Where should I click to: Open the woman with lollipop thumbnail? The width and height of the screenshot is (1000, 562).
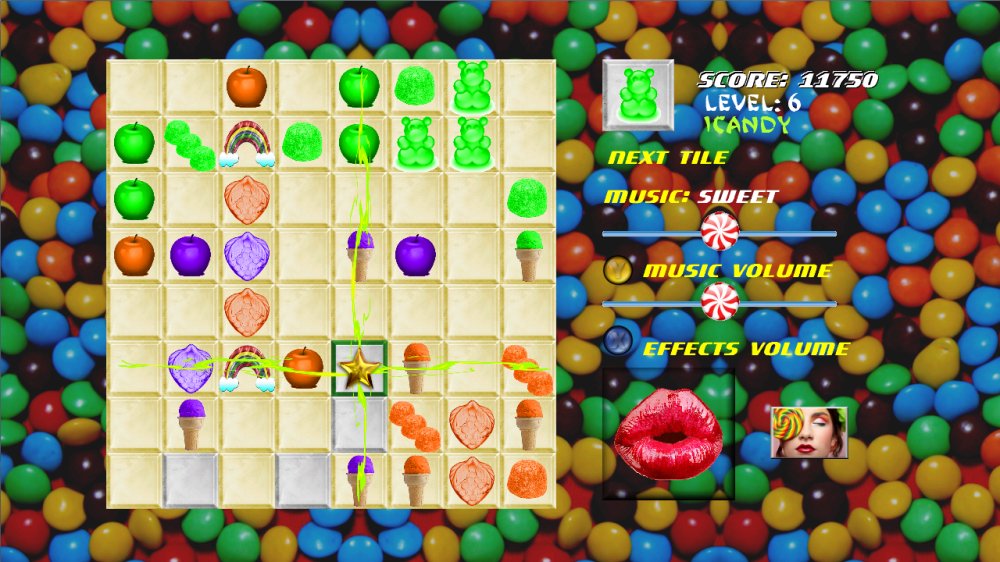pos(809,432)
